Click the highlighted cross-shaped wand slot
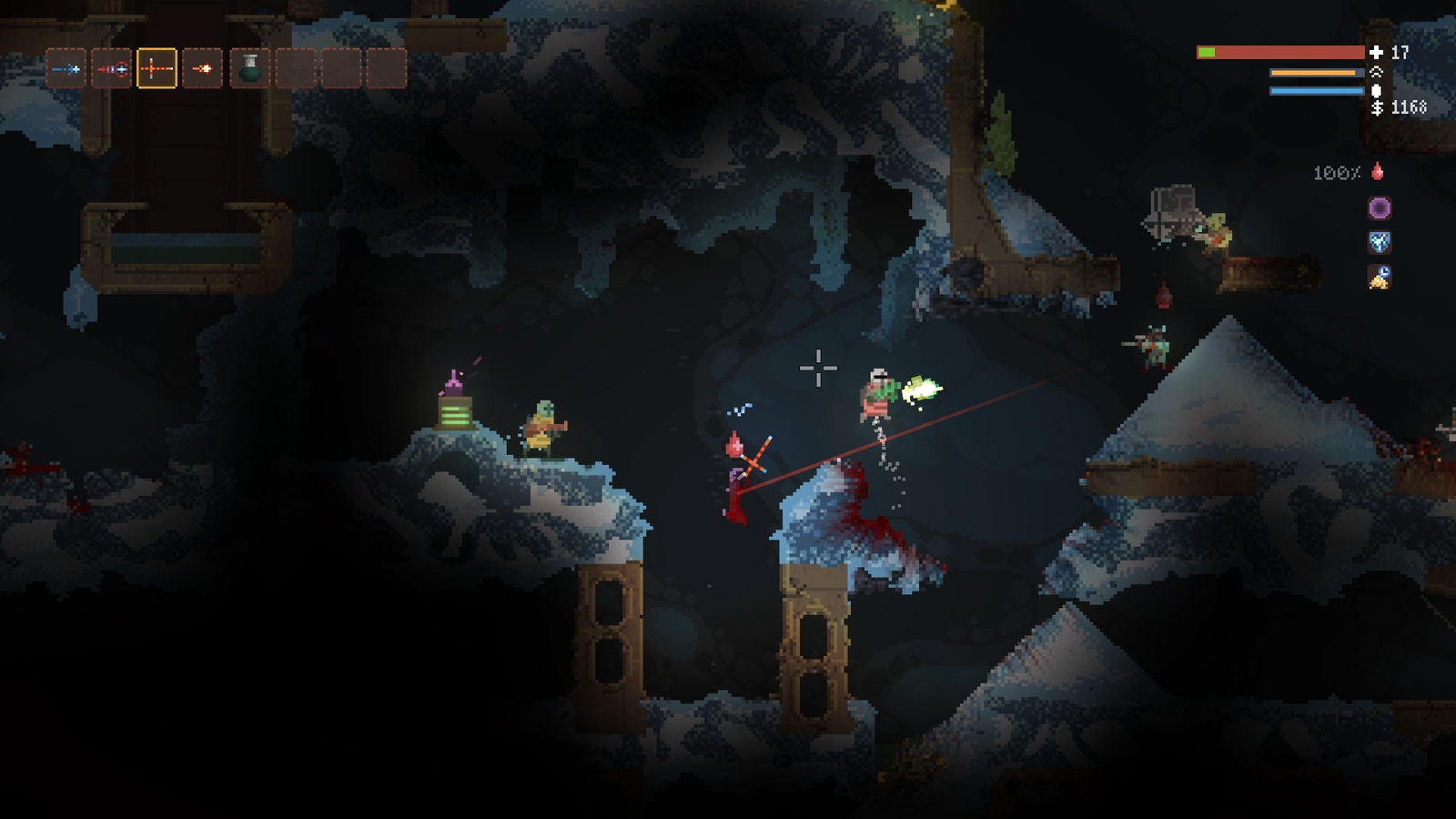This screenshot has width=1456, height=819. [x=157, y=69]
